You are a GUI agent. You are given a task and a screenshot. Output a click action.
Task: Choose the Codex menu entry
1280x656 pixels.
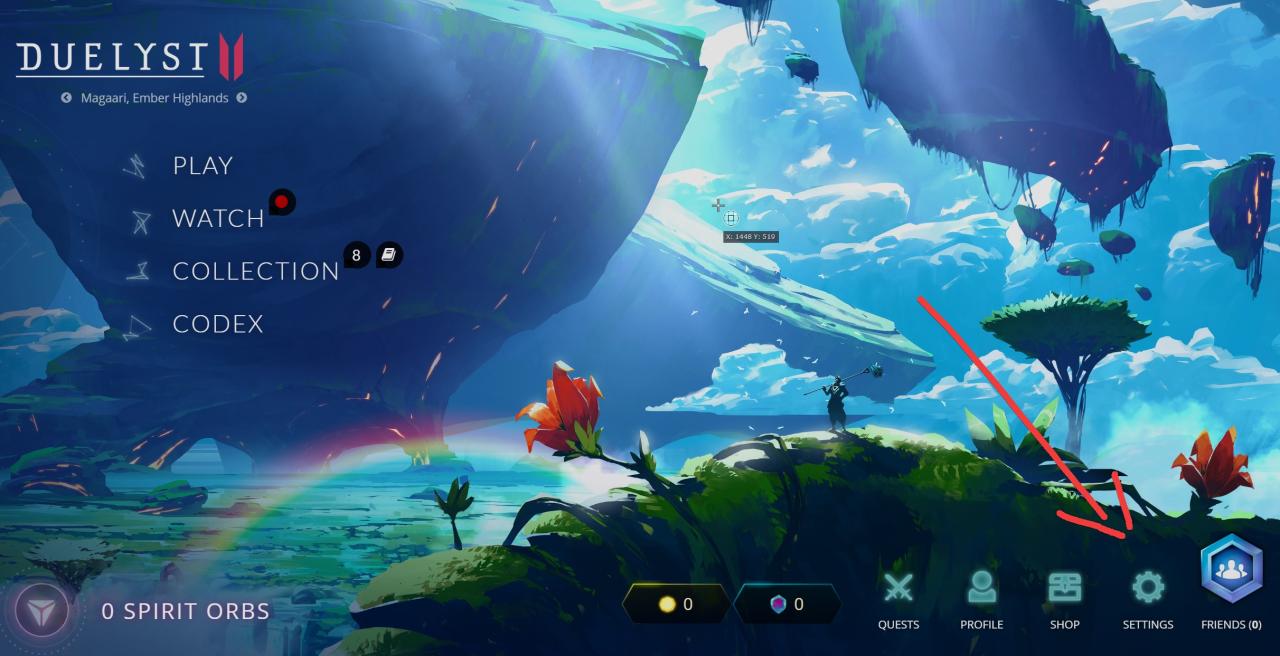tap(217, 324)
